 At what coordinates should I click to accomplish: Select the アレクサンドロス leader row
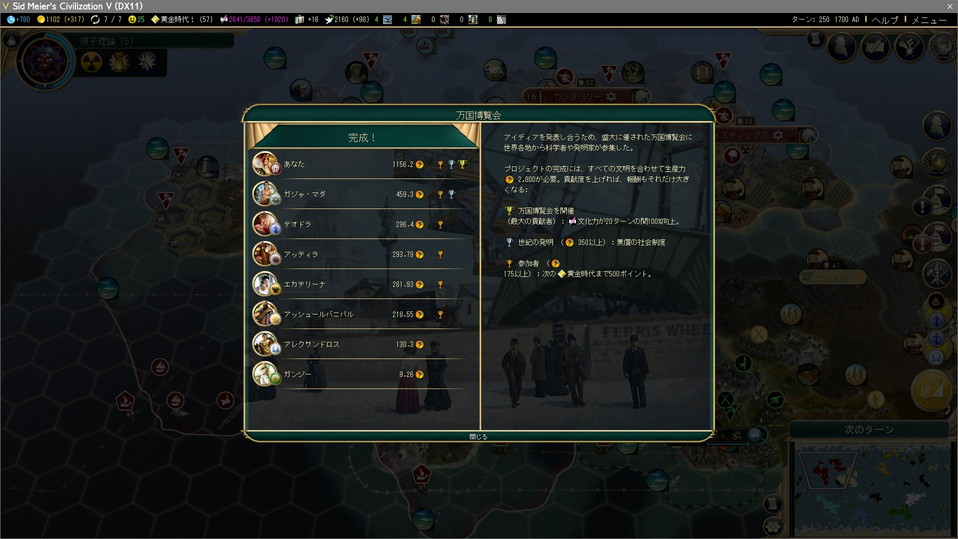point(361,344)
